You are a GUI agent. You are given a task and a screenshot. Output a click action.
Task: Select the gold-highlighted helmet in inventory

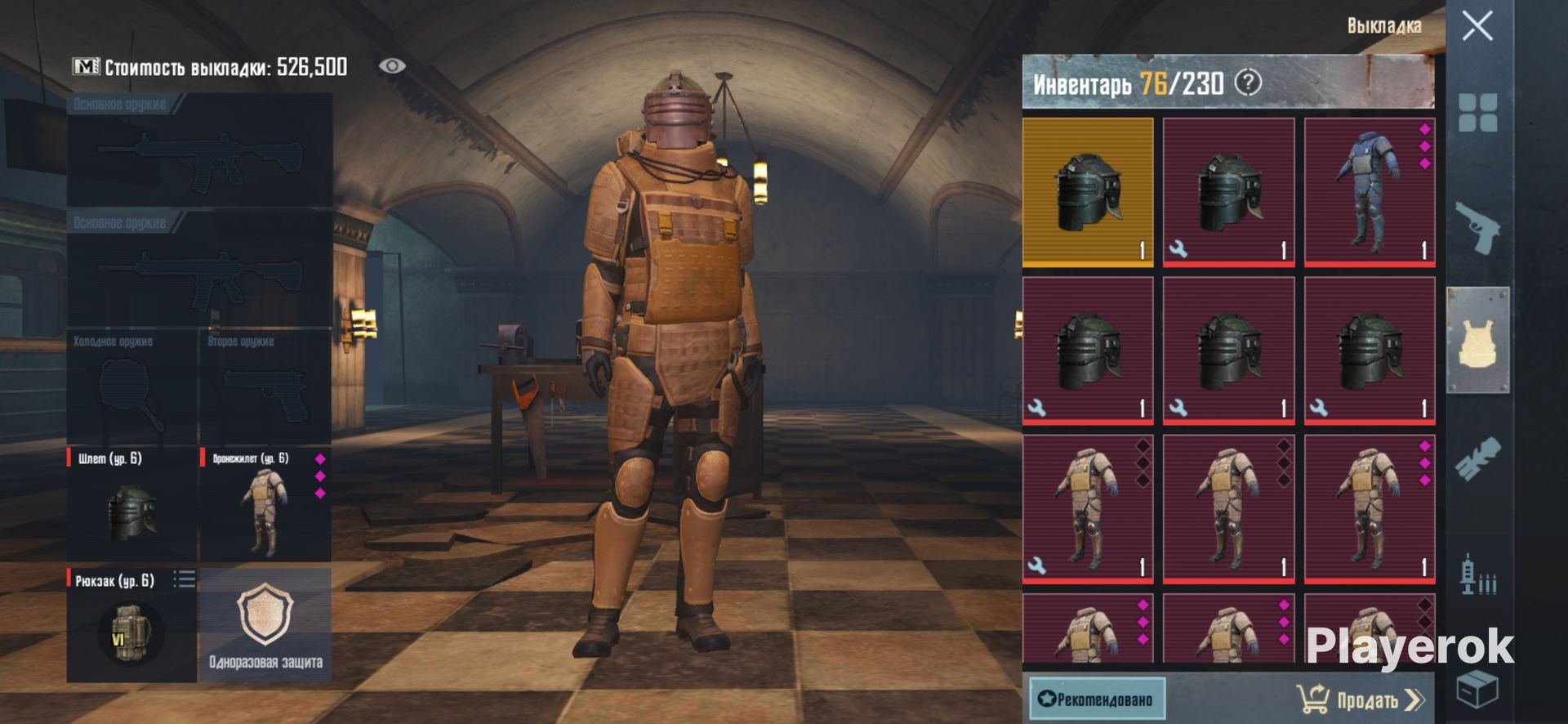pos(1088,192)
